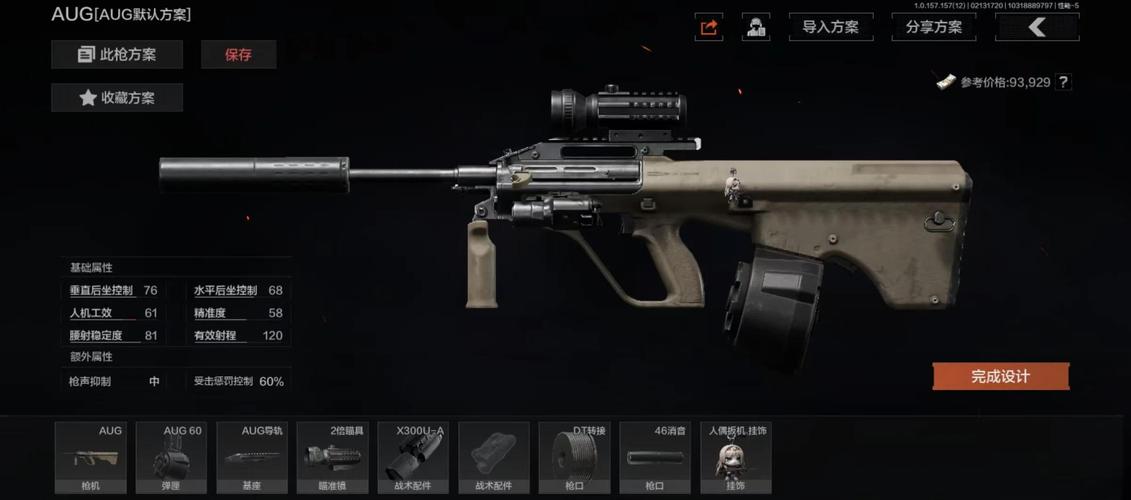Select the AUG 60 弹匣 magazine slot
Image resolution: width=1131 pixels, height=500 pixels.
[x=171, y=457]
